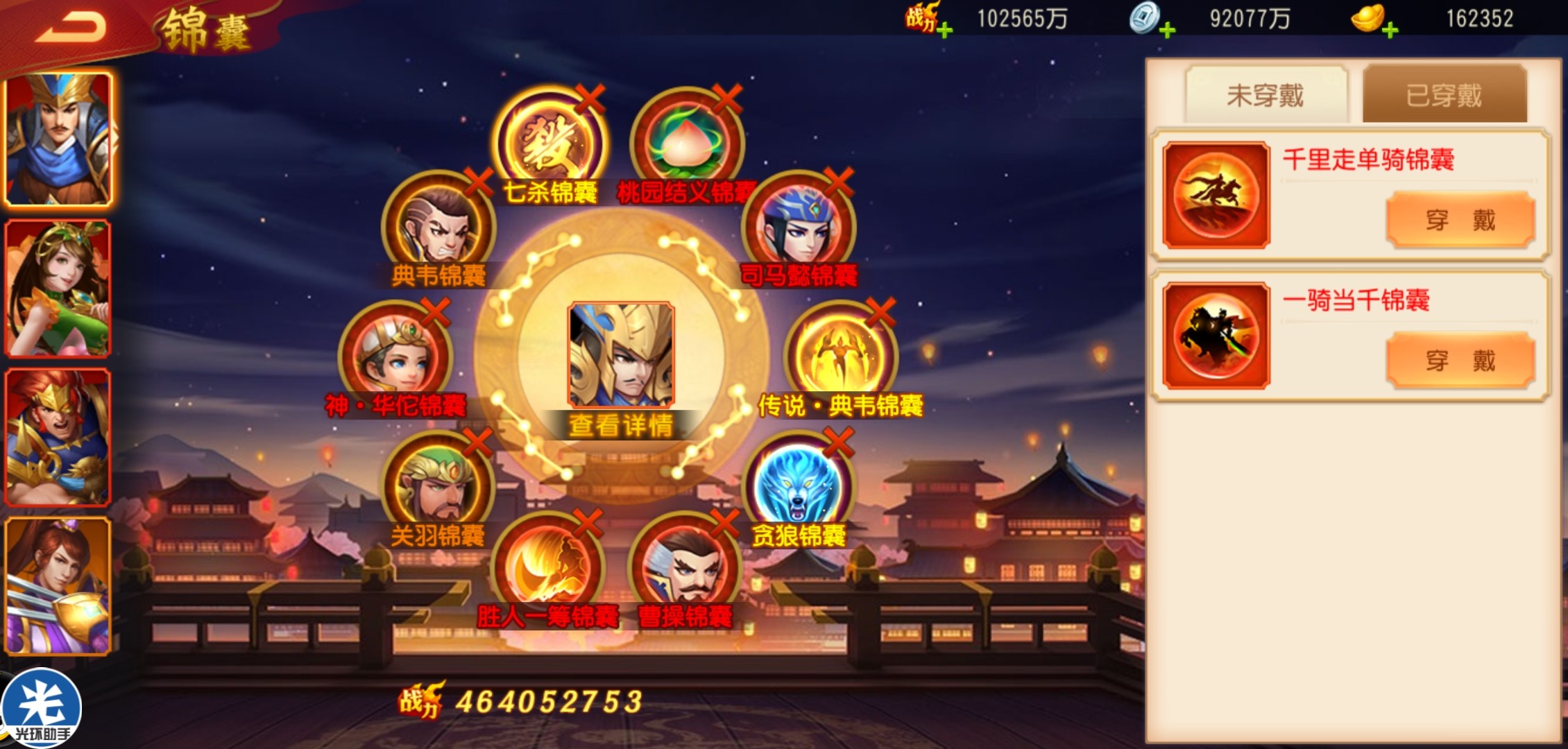1568x749 pixels.
Task: Select the 传说·典韦锦囊 slot
Action: click(841, 357)
